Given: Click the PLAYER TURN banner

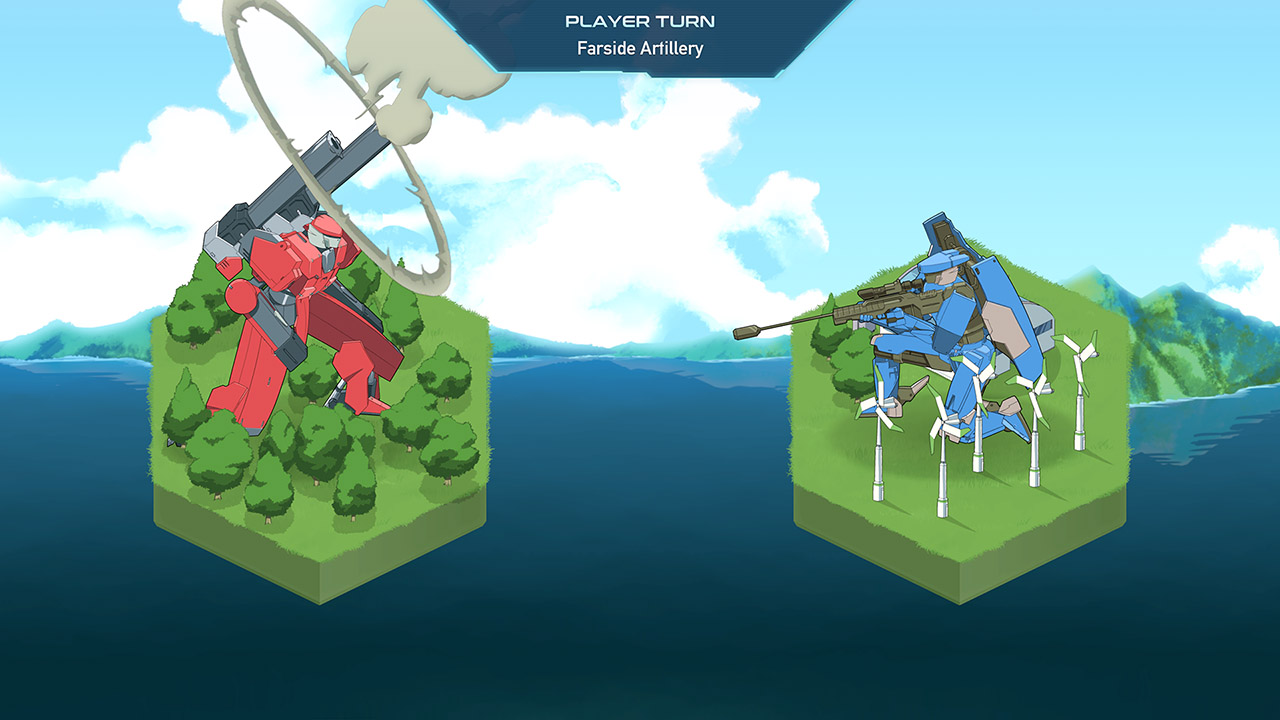Looking at the screenshot, I should [x=640, y=18].
